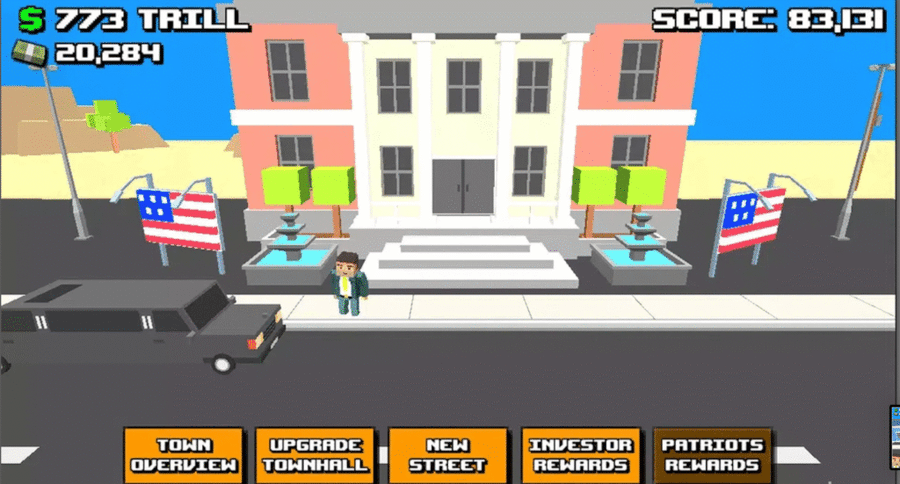900x484 pixels.
Task: Show the Investor Rewards
Action: click(581, 455)
